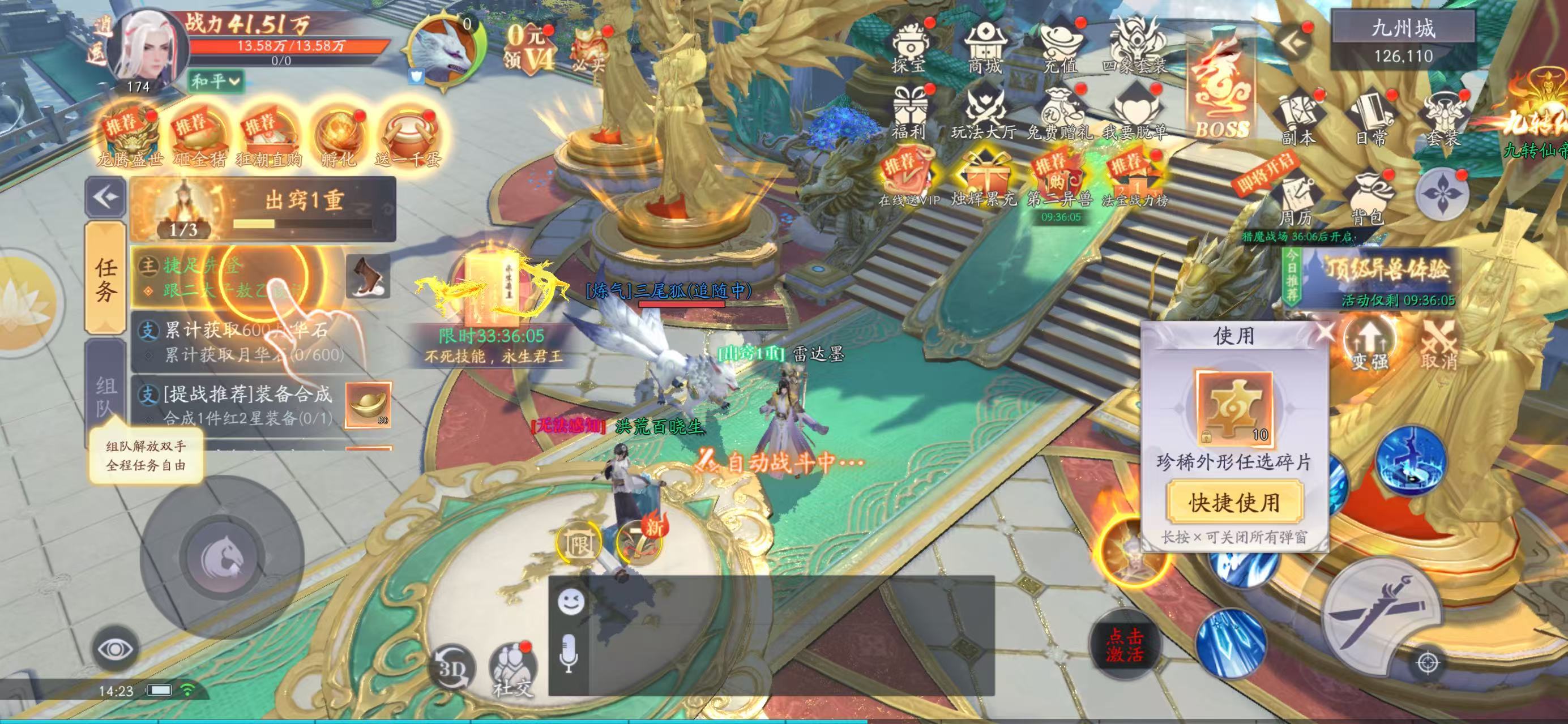Close the 使用 item popup

point(1323,333)
